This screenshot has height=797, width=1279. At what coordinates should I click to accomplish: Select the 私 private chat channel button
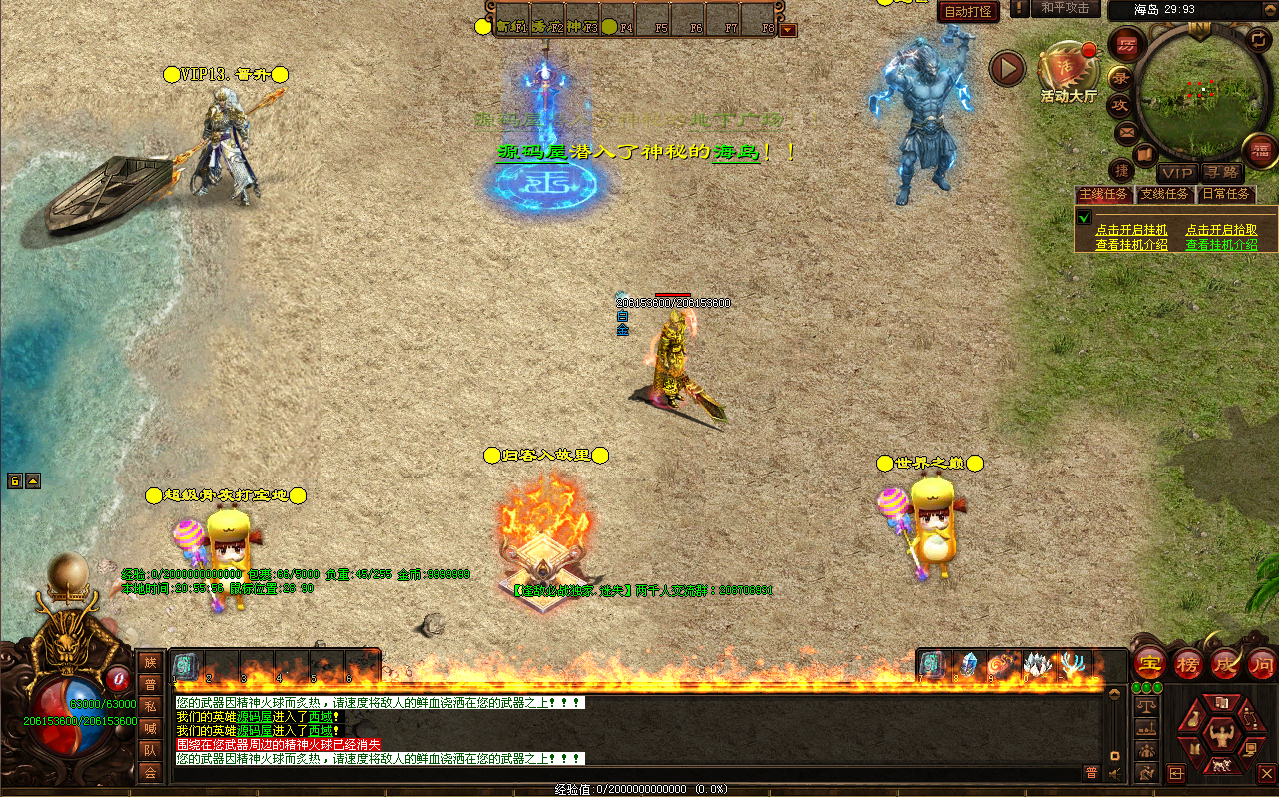tap(150, 706)
